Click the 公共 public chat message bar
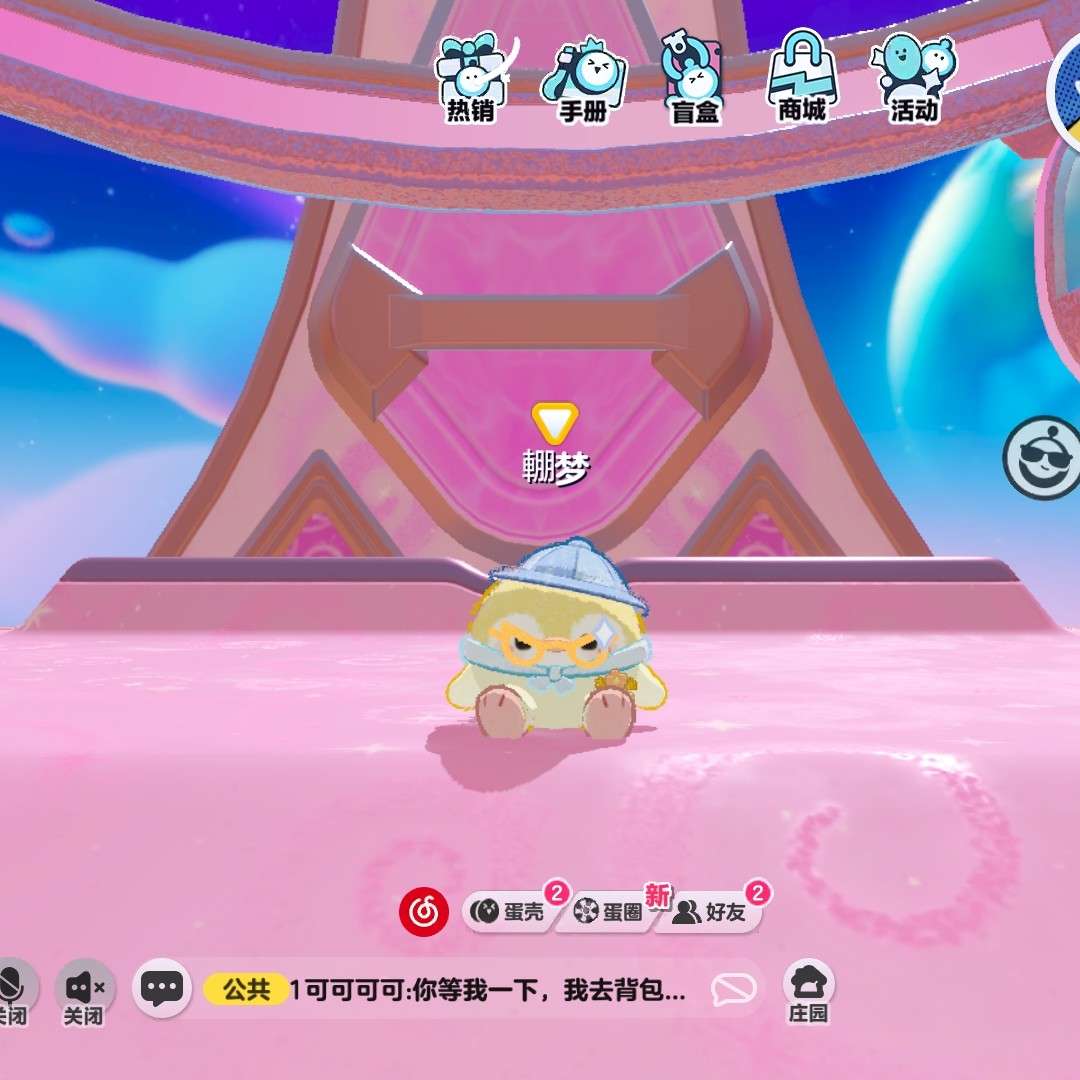 pos(450,990)
